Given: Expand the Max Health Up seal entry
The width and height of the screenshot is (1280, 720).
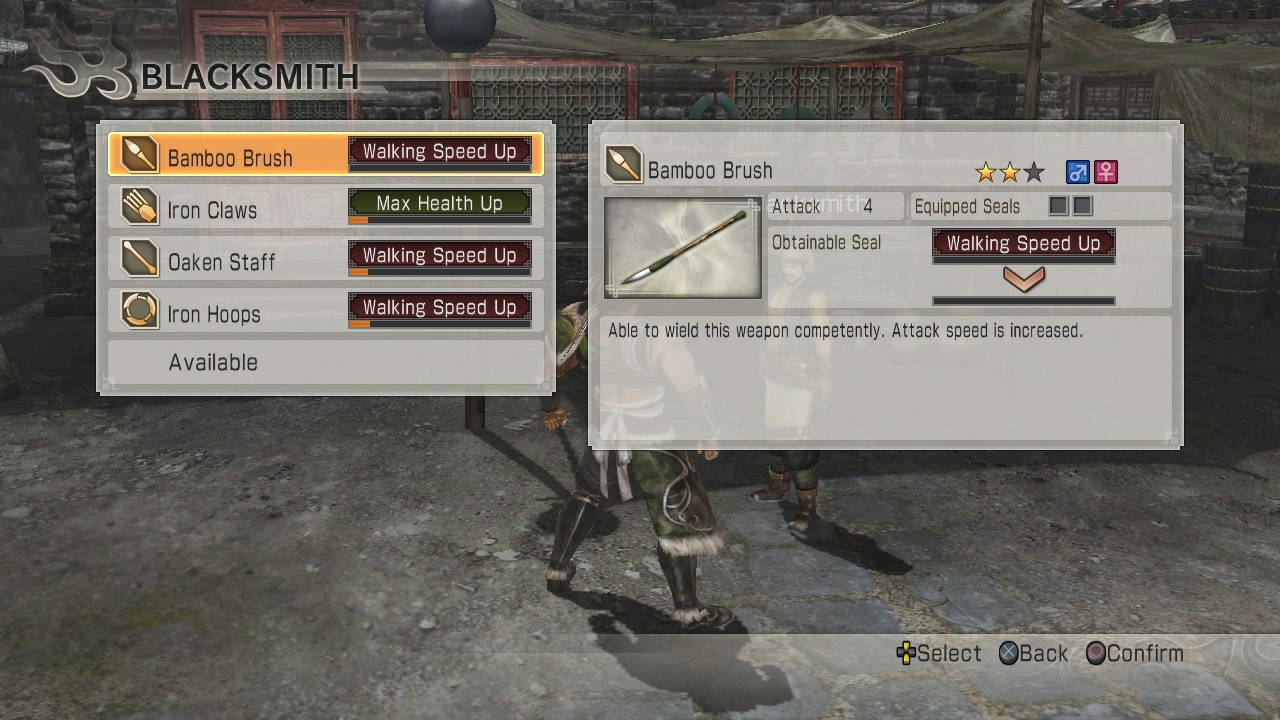Looking at the screenshot, I should click(440, 204).
